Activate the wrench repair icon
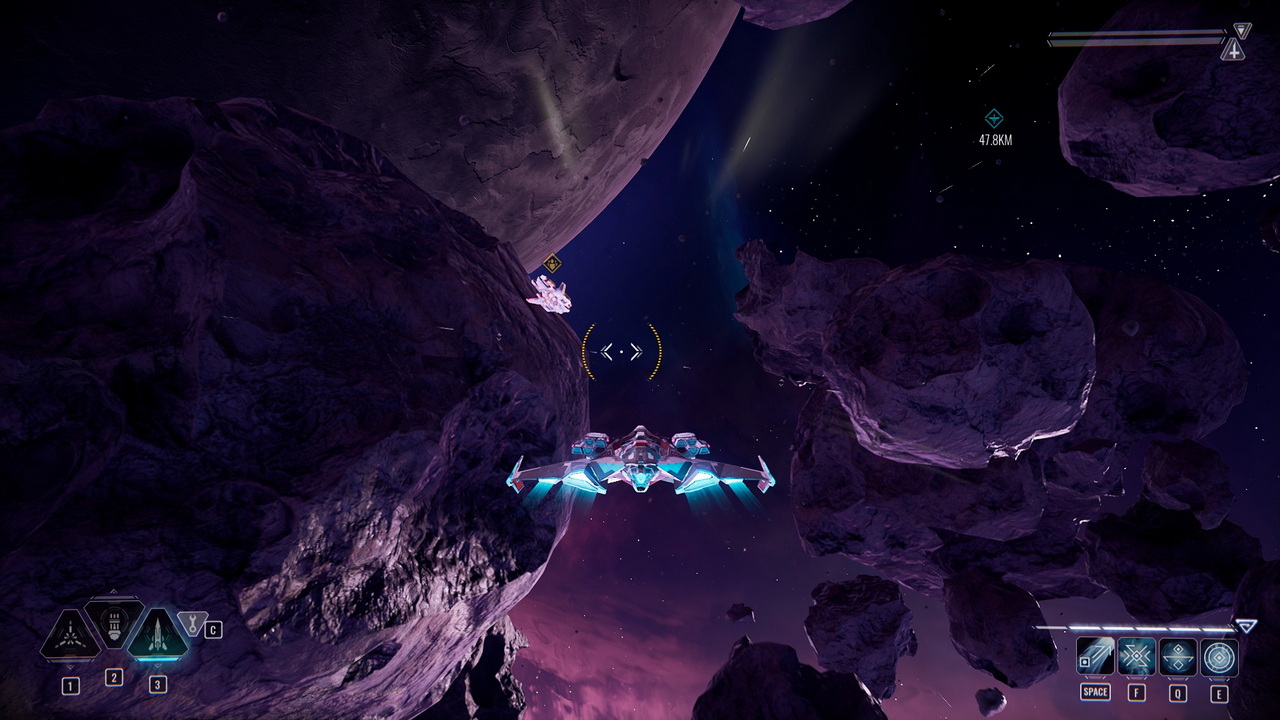Viewport: 1280px width, 720px height. [x=190, y=623]
